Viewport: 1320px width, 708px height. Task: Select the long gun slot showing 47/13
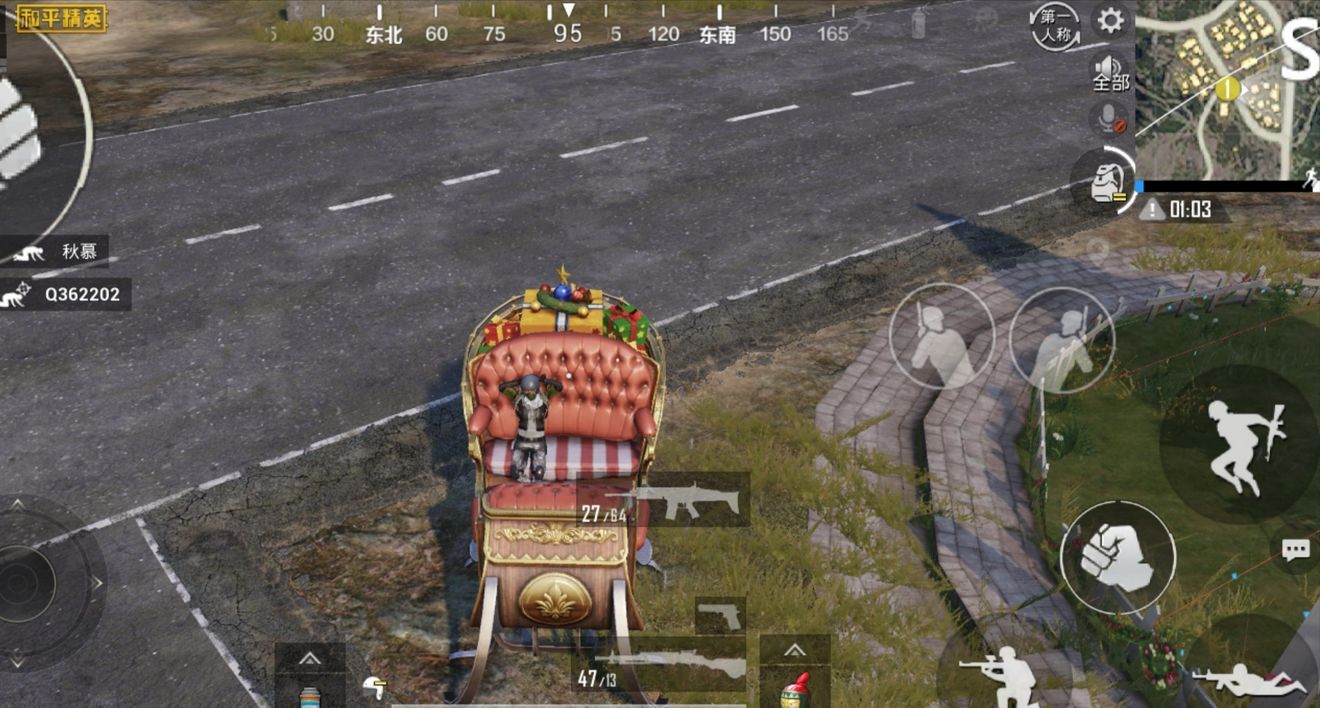point(660,667)
